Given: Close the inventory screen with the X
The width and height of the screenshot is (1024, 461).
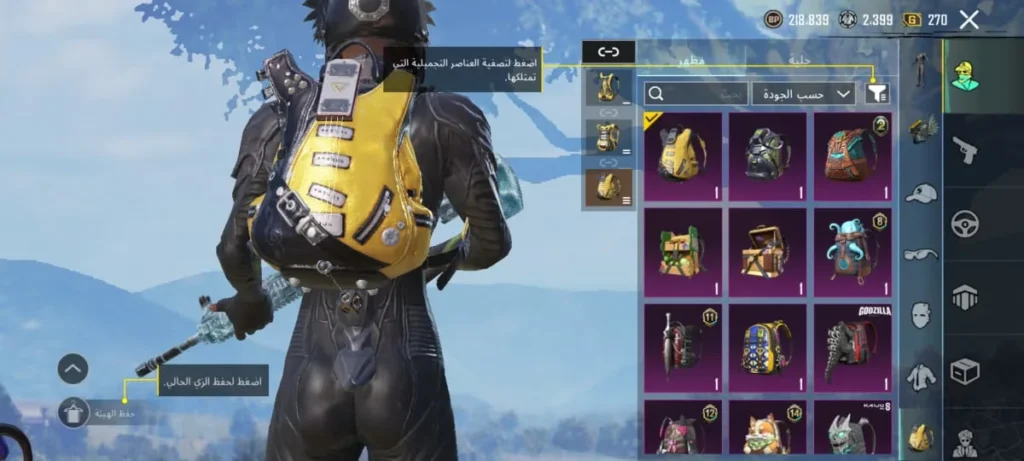Looking at the screenshot, I should (968, 19).
